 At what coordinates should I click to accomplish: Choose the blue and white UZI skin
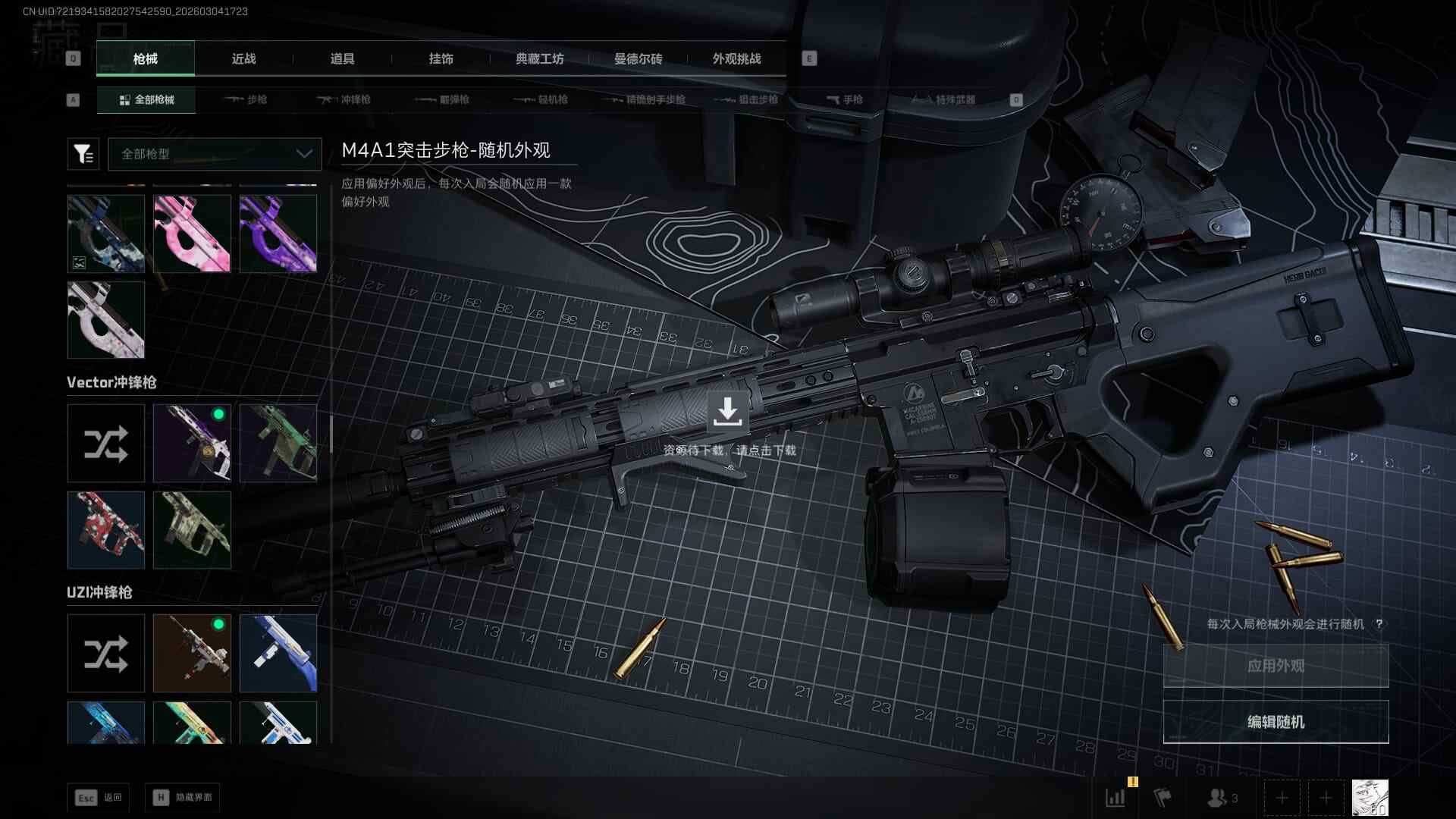click(278, 653)
